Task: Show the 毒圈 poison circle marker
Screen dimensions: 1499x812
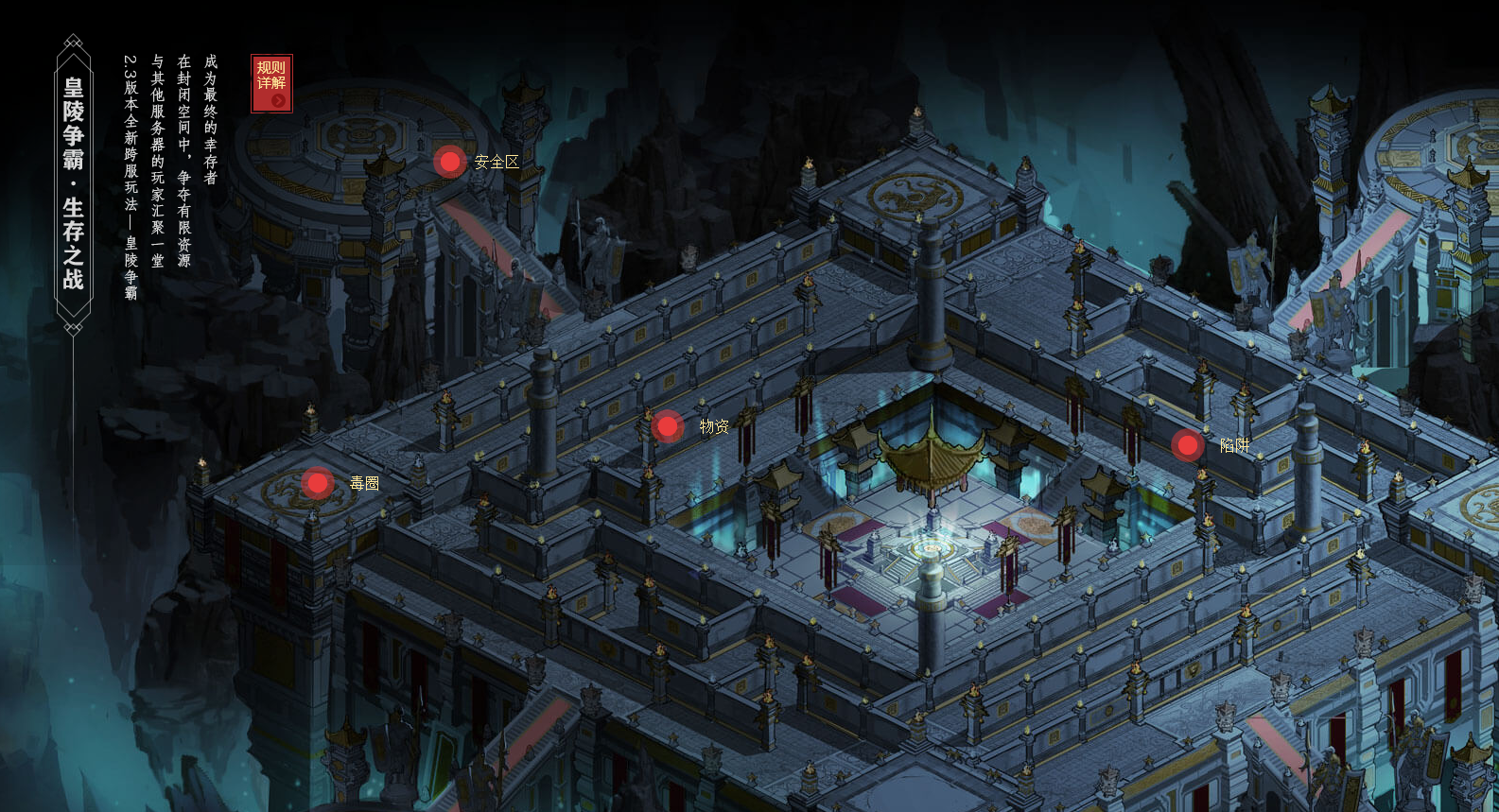Action: (318, 483)
